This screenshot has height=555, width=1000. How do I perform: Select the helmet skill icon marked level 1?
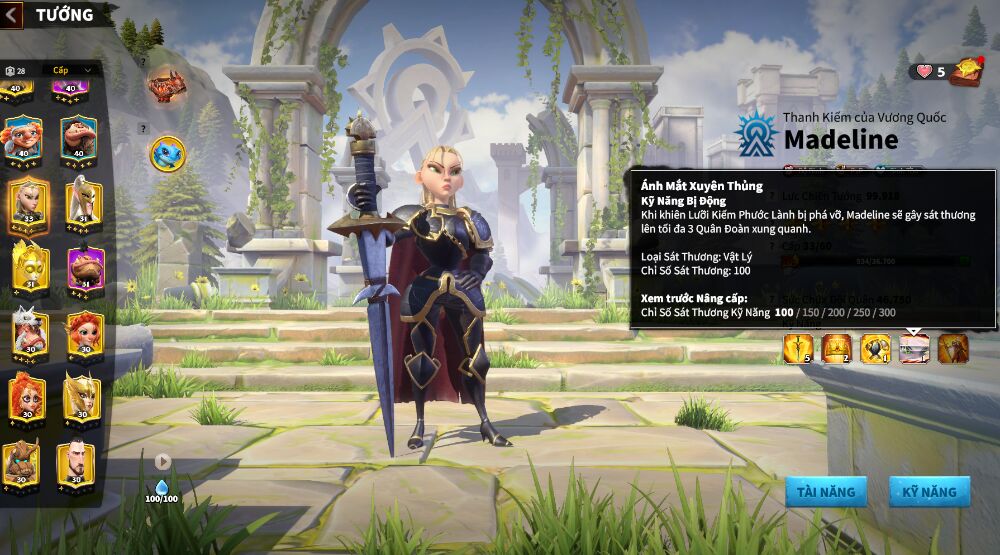coord(875,348)
